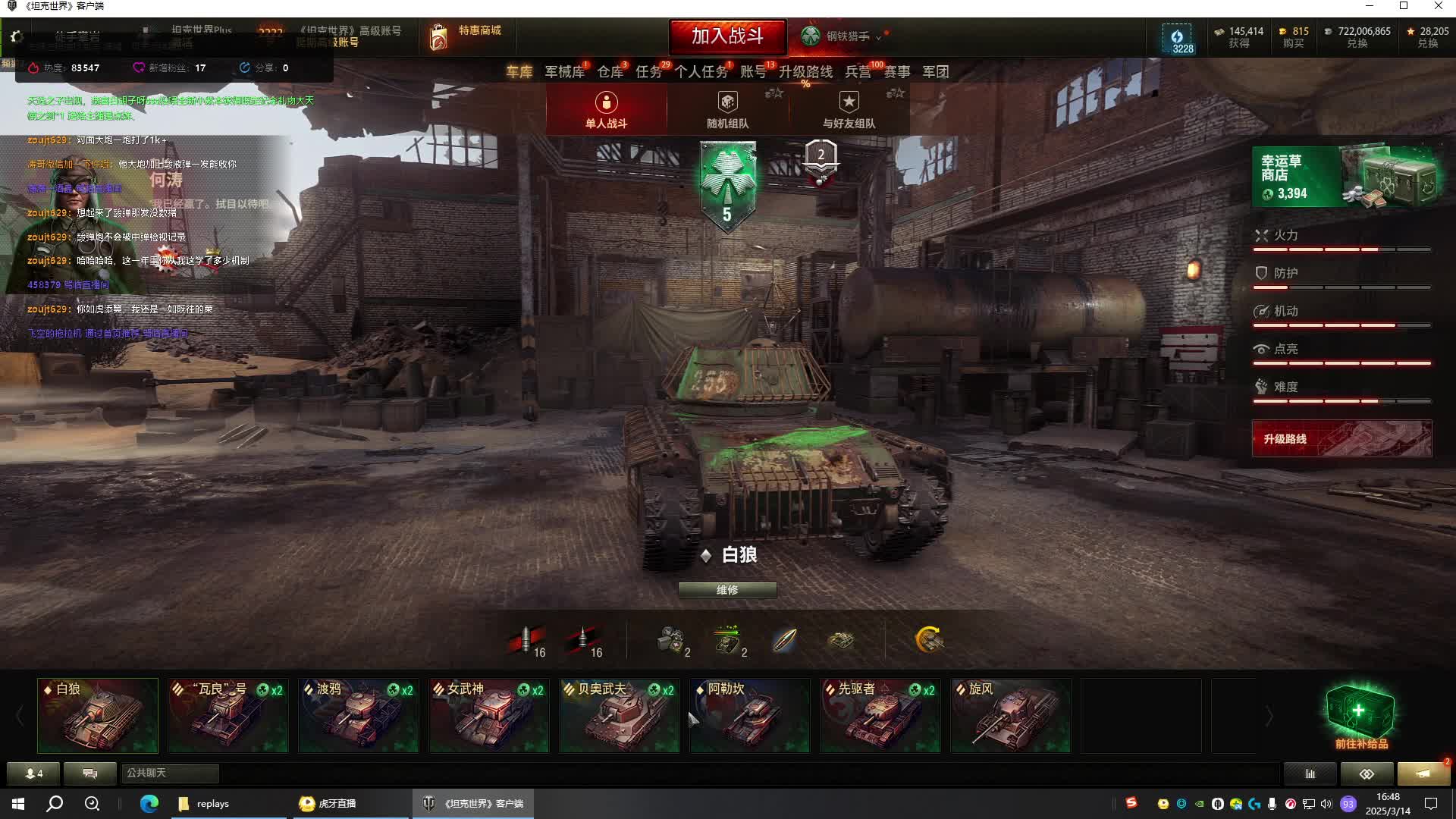Viewport: 1456px width, 819px height.
Task: Click the 公共聊天 public chat box
Action: point(170,773)
